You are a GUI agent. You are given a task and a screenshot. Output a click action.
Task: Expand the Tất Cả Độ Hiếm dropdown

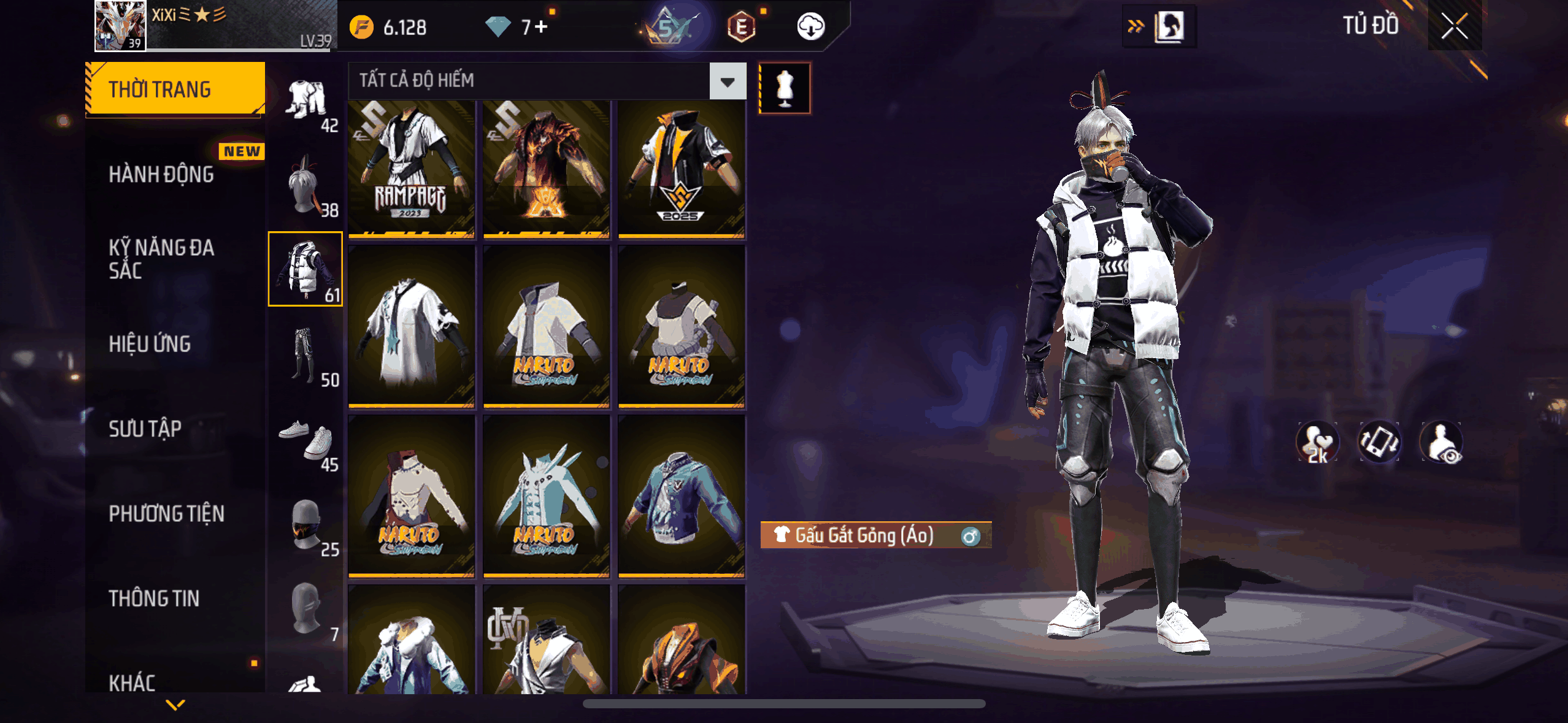coord(728,81)
